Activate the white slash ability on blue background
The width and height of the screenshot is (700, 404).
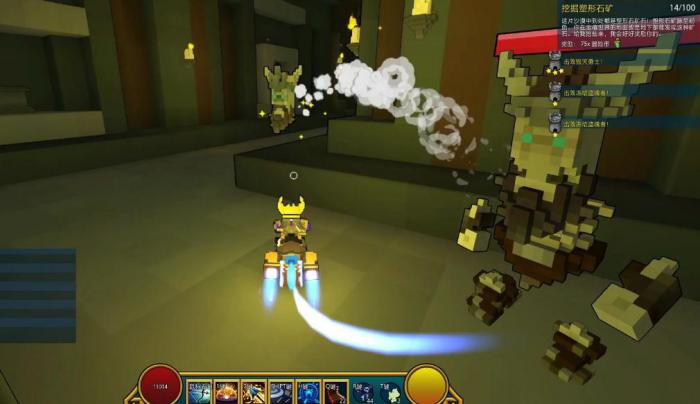(198, 390)
